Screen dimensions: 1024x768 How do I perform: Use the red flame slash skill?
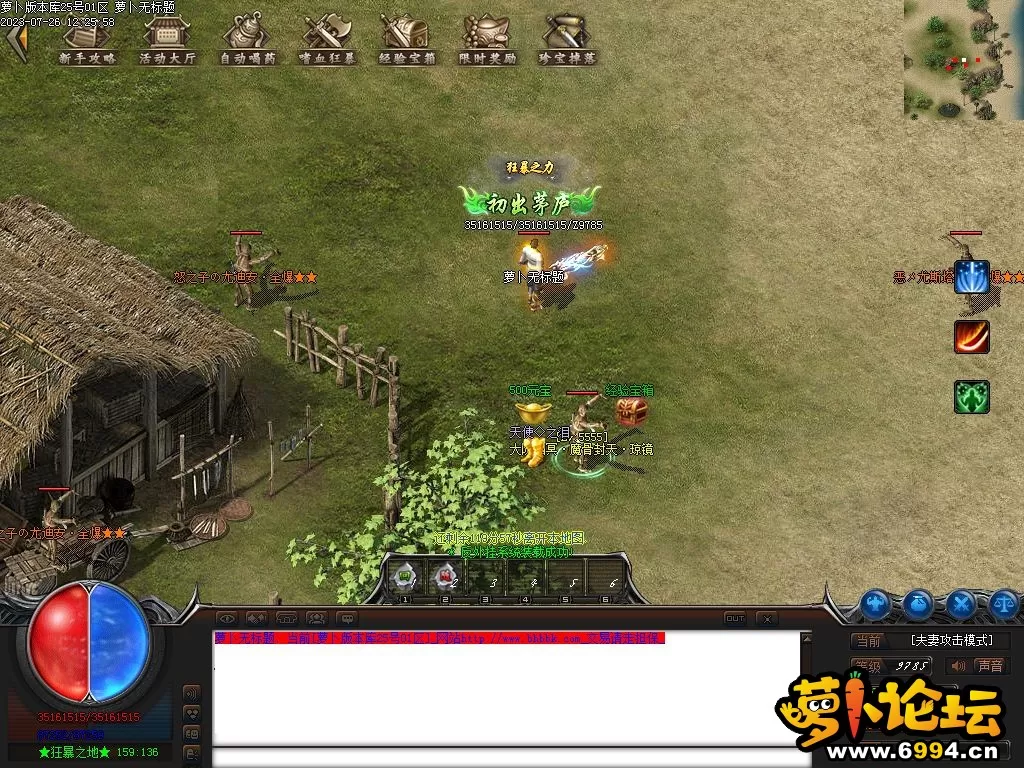(x=971, y=337)
